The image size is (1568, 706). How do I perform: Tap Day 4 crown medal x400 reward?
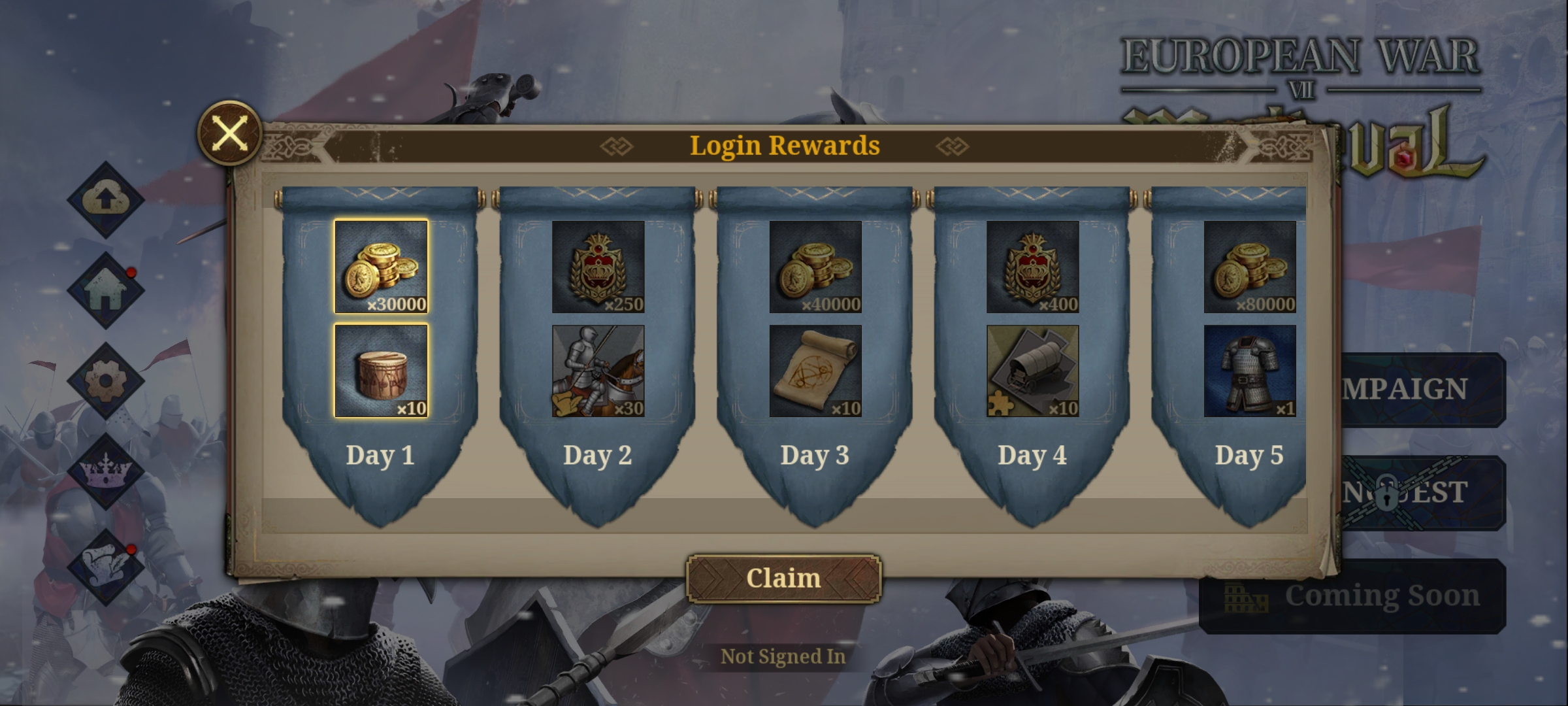pos(1032,267)
